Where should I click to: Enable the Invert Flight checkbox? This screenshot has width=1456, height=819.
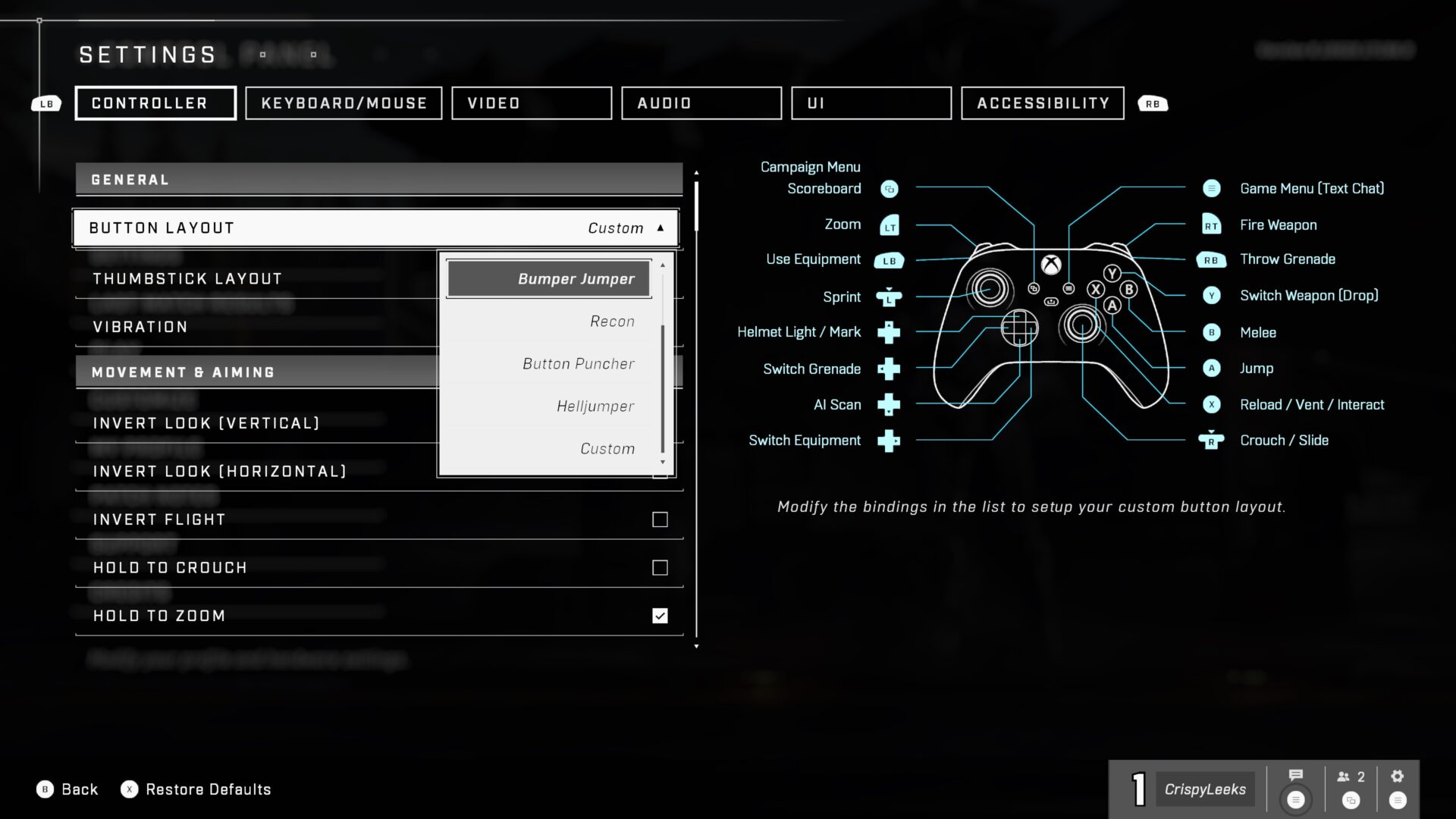659,519
